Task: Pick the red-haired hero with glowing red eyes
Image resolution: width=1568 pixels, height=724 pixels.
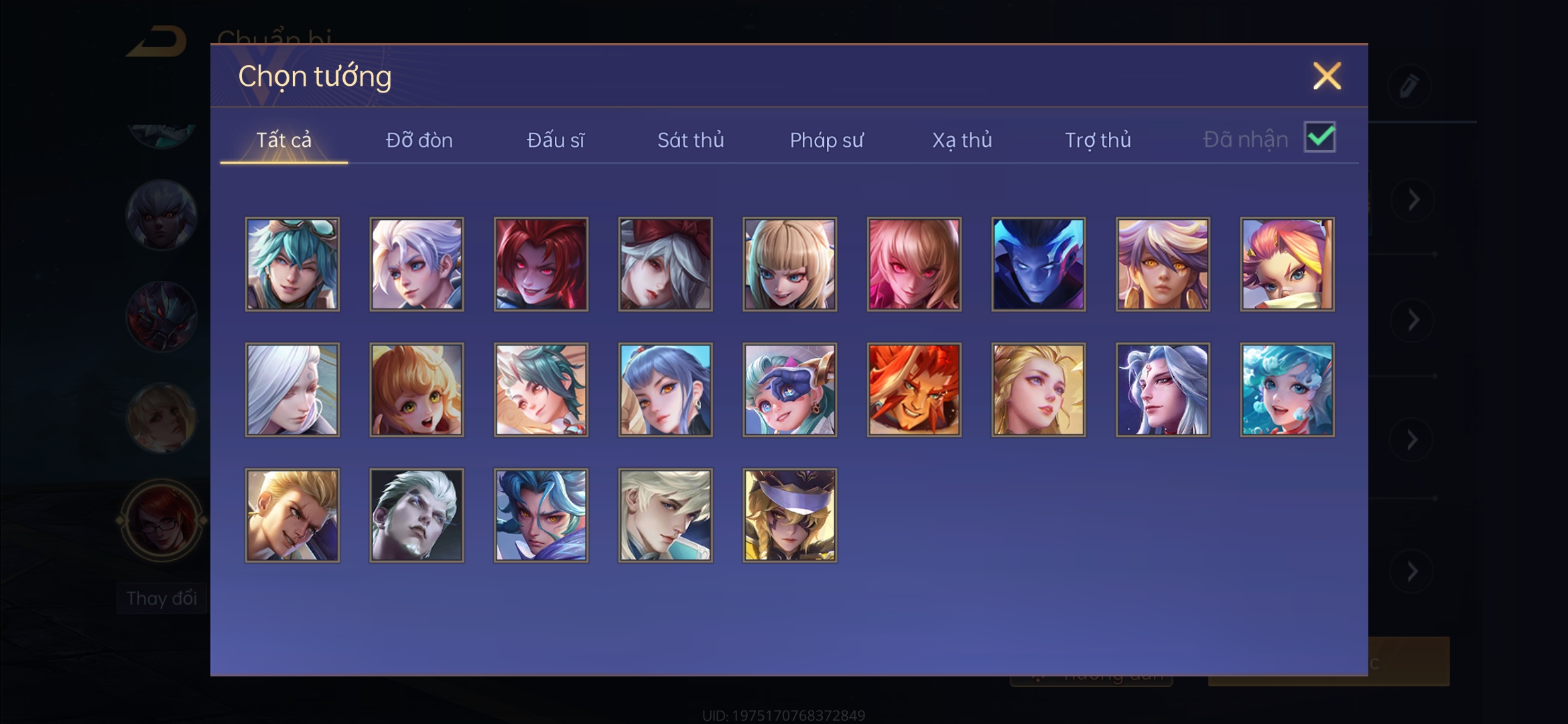Action: (541, 264)
